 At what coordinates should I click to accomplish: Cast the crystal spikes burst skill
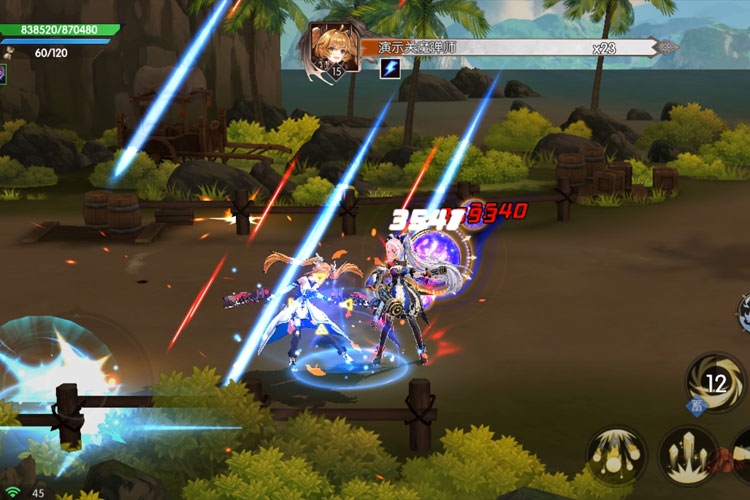(x=688, y=455)
